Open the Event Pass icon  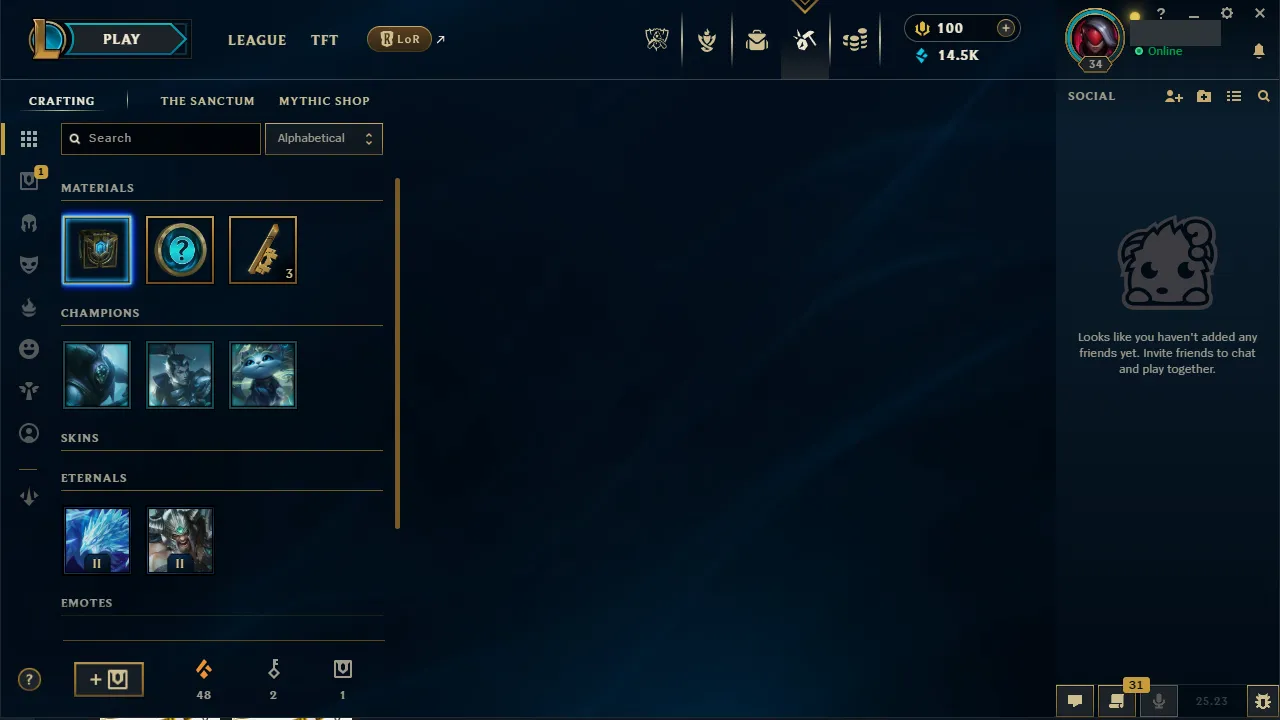click(x=707, y=40)
